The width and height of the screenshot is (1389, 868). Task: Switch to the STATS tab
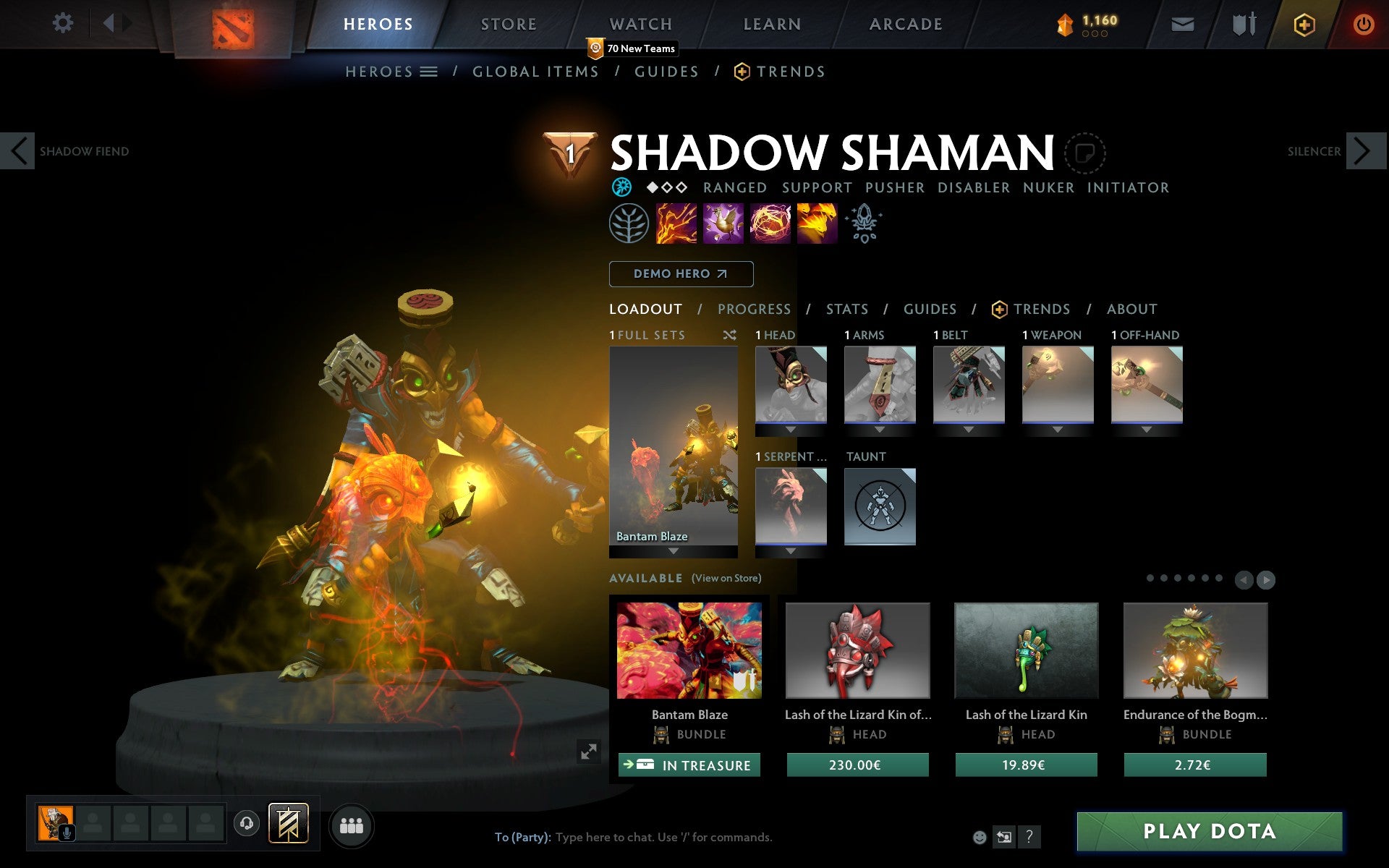click(x=846, y=309)
